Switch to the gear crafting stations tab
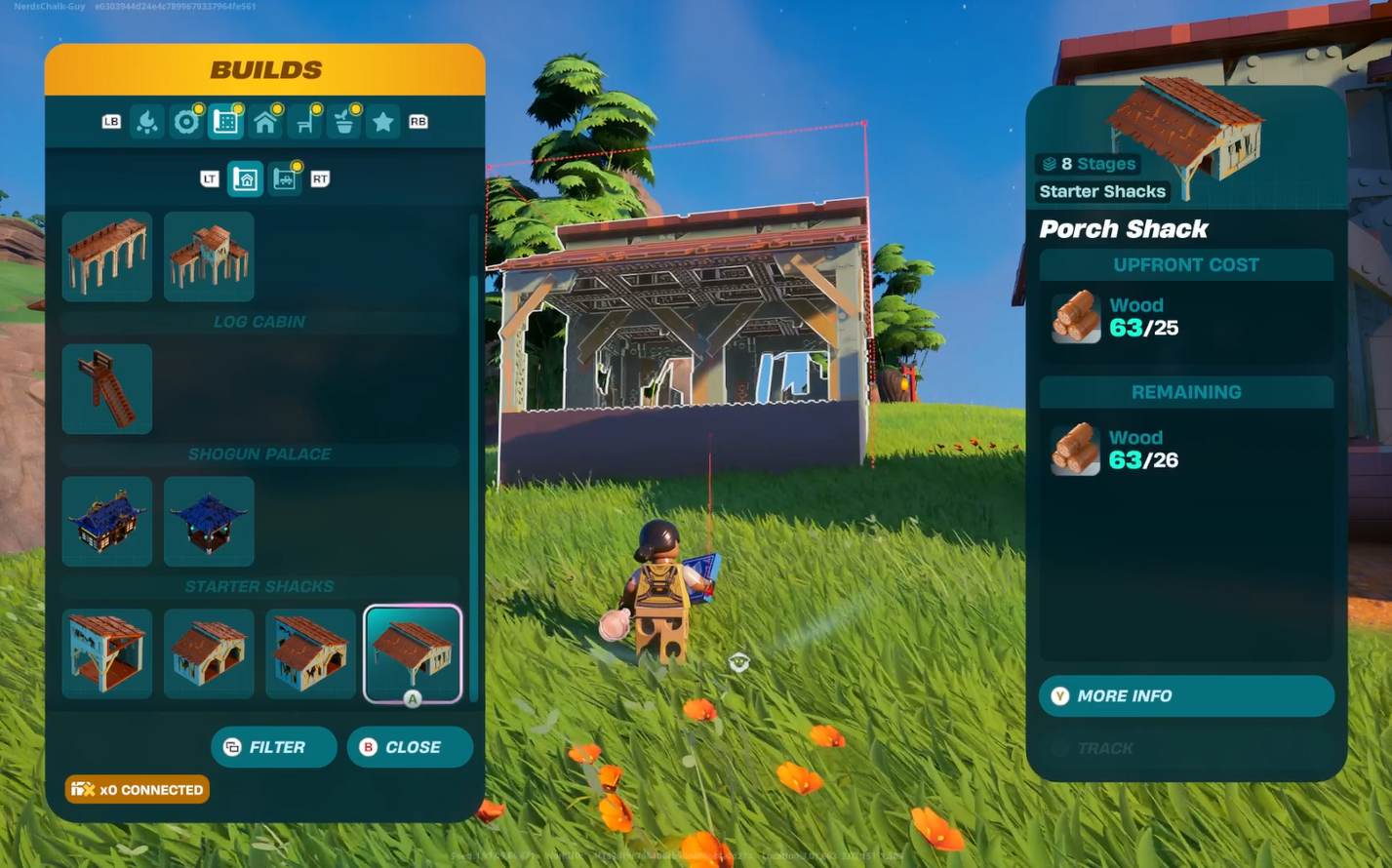 (186, 122)
